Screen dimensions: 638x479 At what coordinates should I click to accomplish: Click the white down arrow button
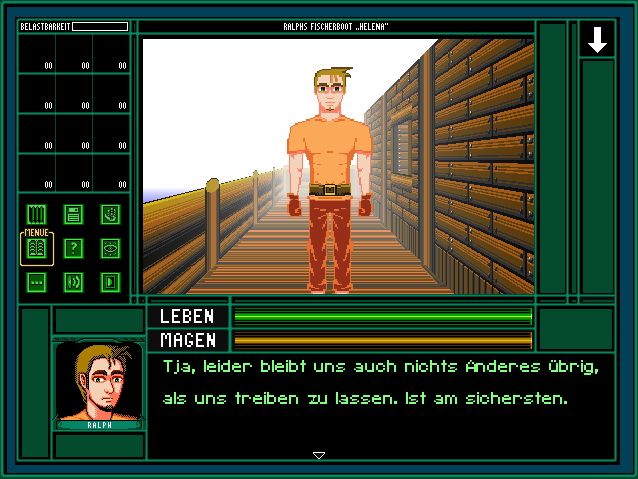click(x=597, y=40)
